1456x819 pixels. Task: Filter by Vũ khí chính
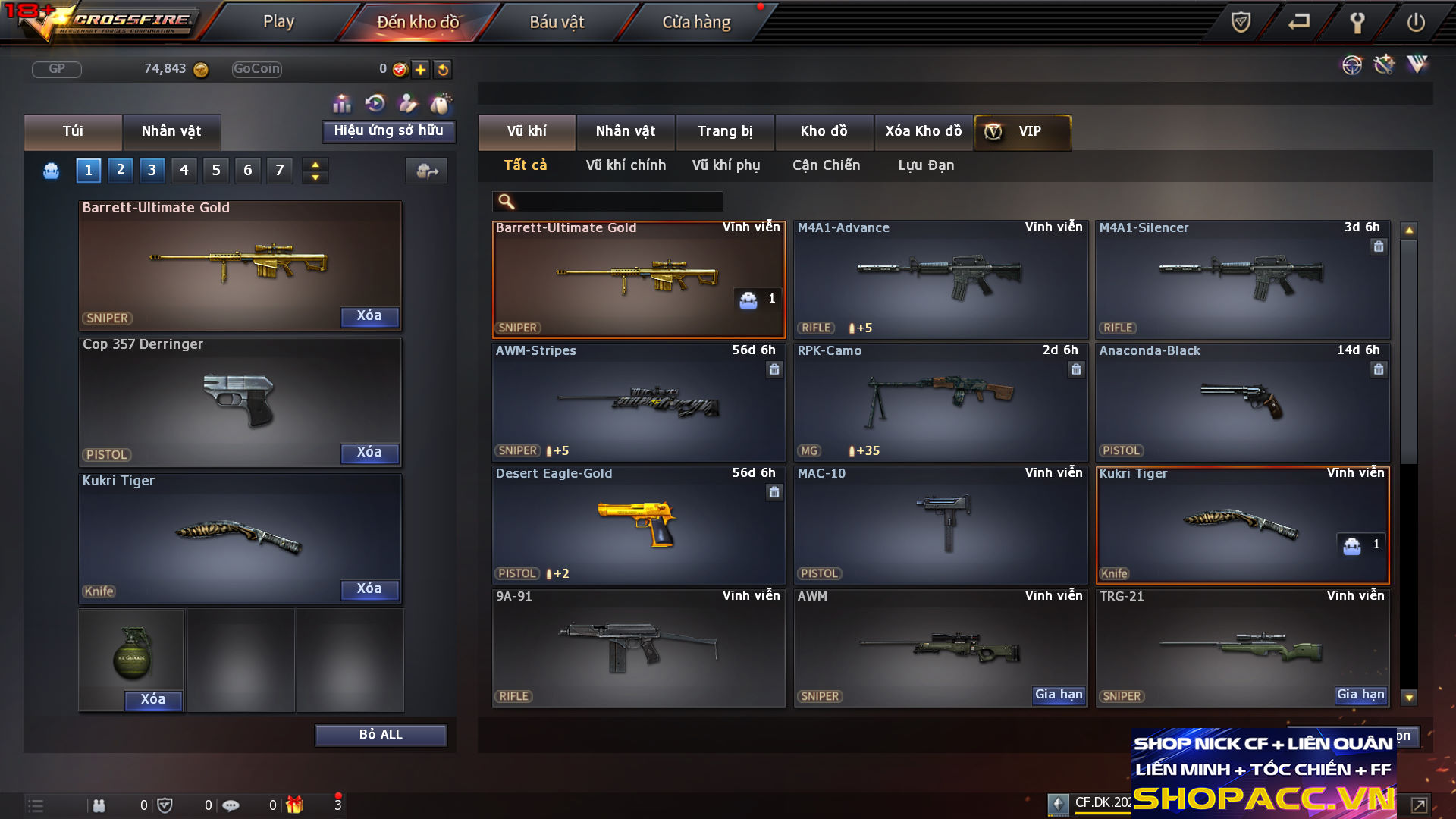(626, 165)
